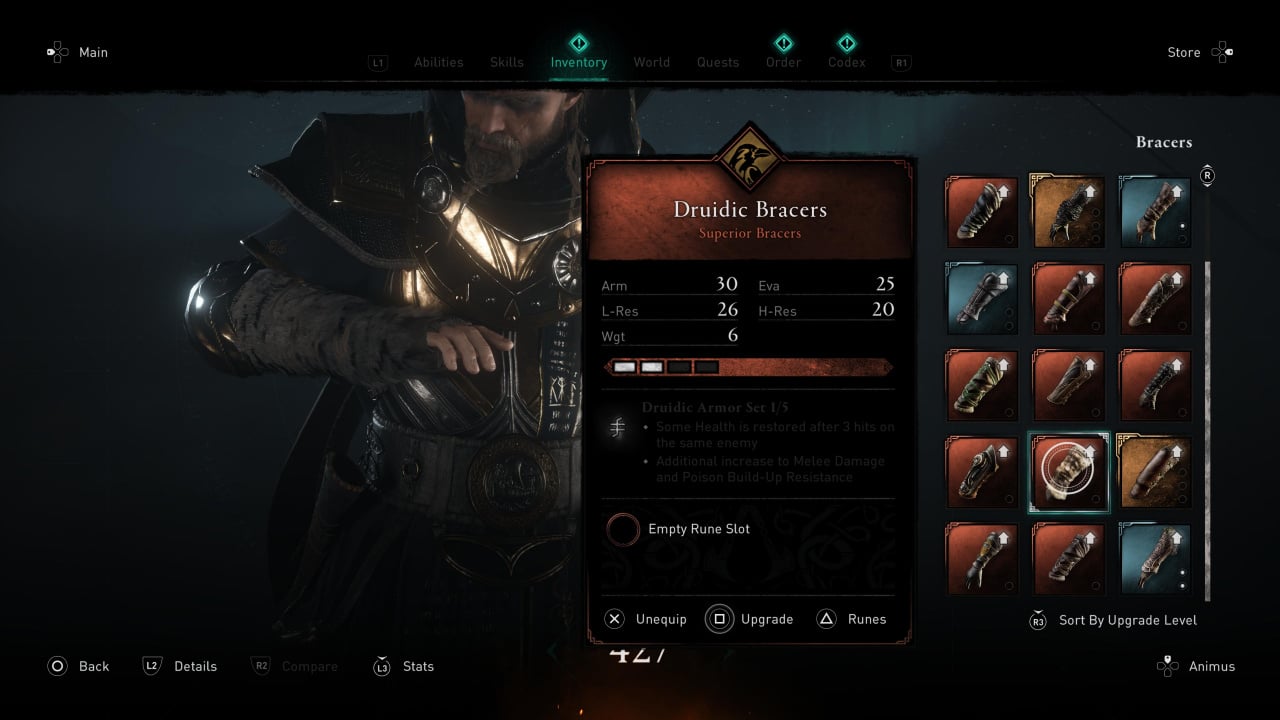Select the Inventory tab
This screenshot has width=1280, height=720.
point(579,62)
